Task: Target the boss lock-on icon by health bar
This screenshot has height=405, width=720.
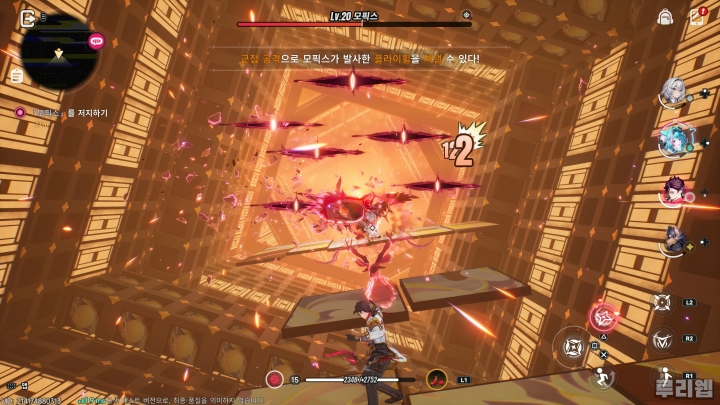Action: click(466, 15)
